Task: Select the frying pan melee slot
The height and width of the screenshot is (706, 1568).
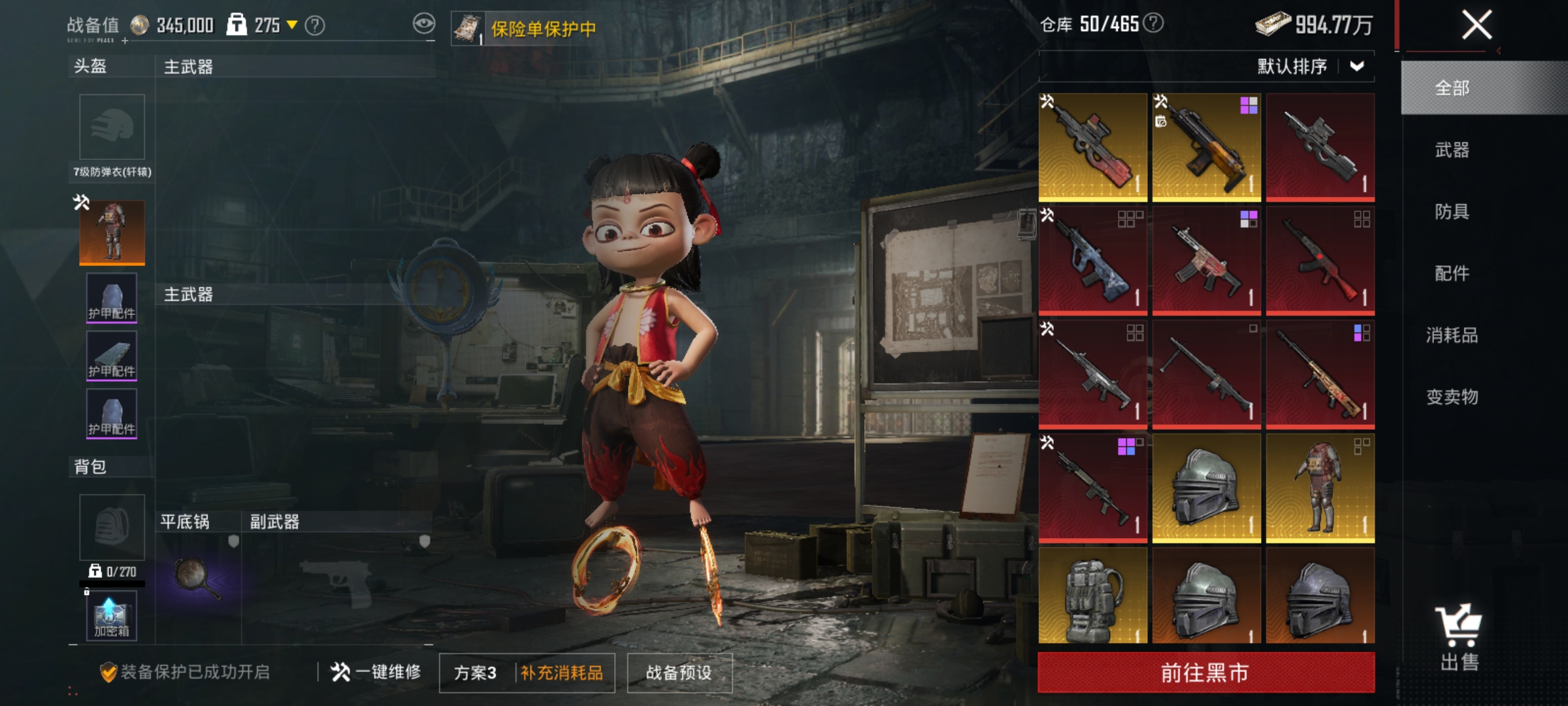Action: (x=197, y=579)
